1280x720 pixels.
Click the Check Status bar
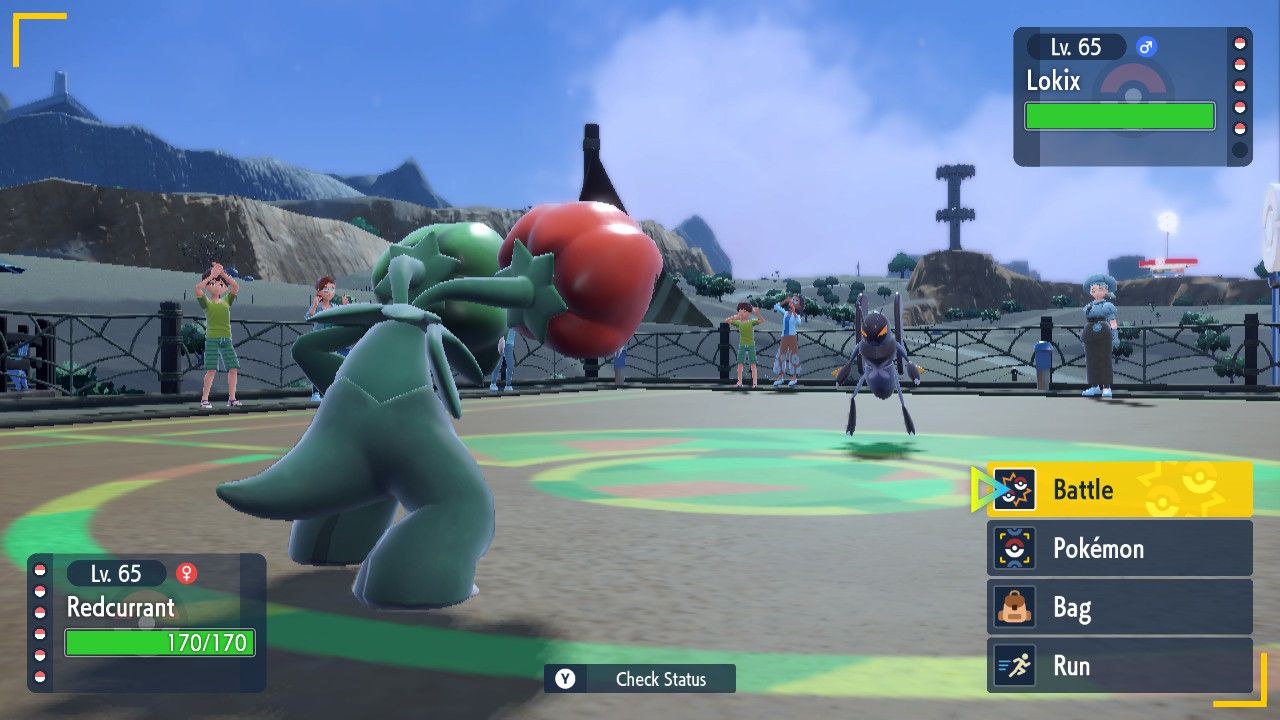640,679
